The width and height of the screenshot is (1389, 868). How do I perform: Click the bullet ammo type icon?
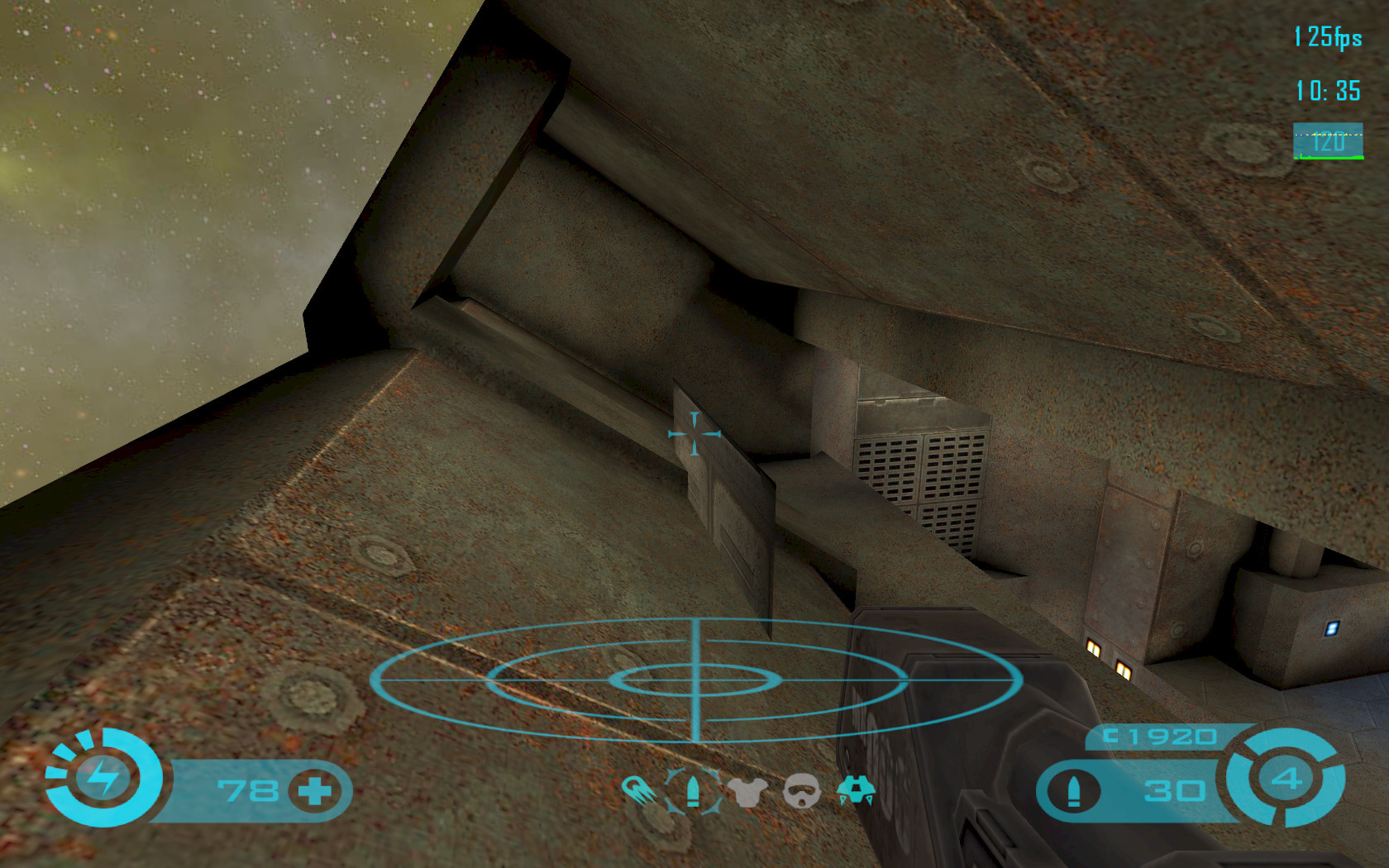1074,791
